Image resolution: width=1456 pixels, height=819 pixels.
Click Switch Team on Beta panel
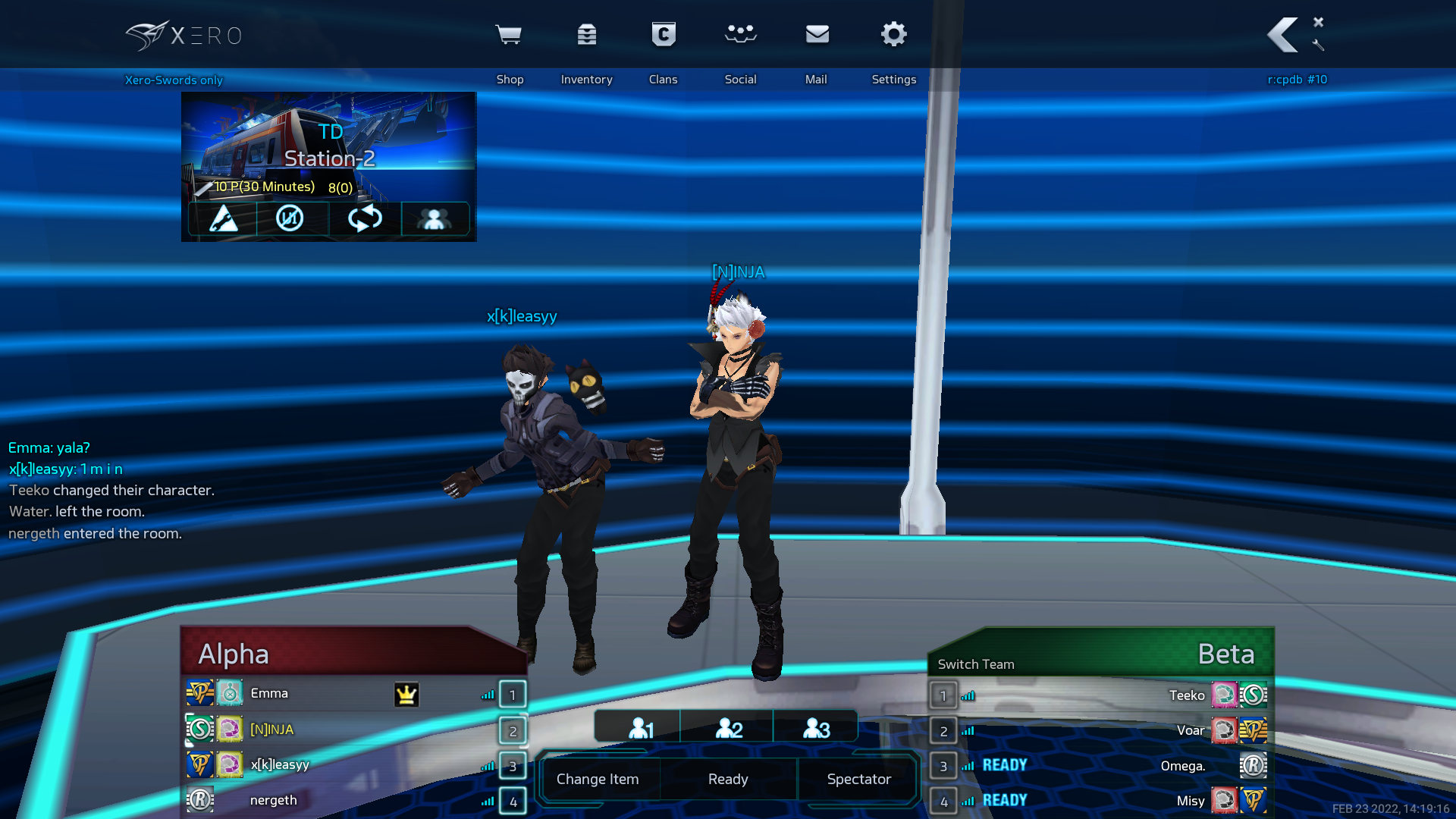pos(976,664)
